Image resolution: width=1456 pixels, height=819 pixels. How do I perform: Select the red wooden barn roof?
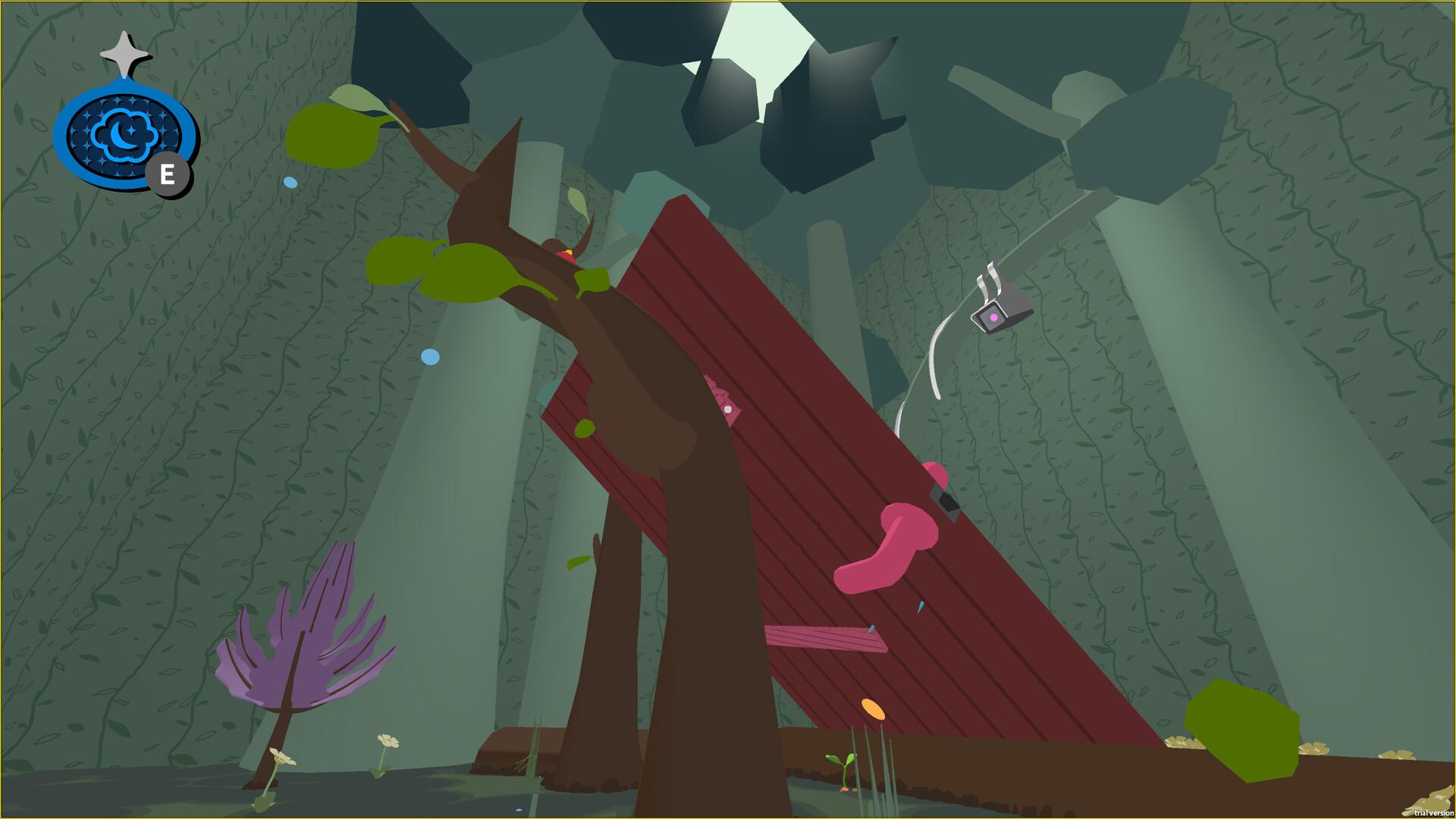pyautogui.click(x=796, y=455)
